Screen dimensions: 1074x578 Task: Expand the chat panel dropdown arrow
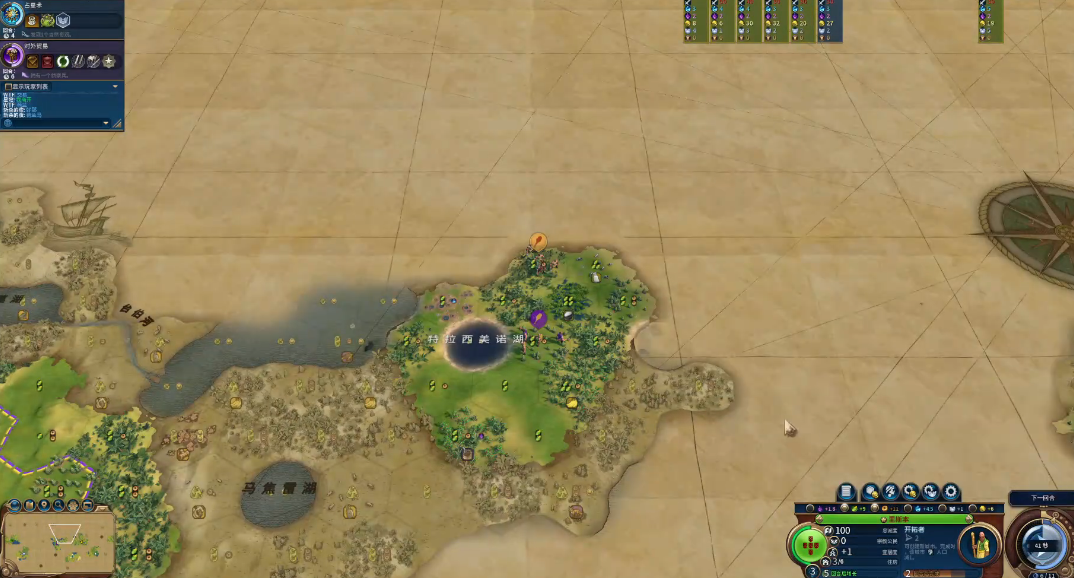pos(106,123)
